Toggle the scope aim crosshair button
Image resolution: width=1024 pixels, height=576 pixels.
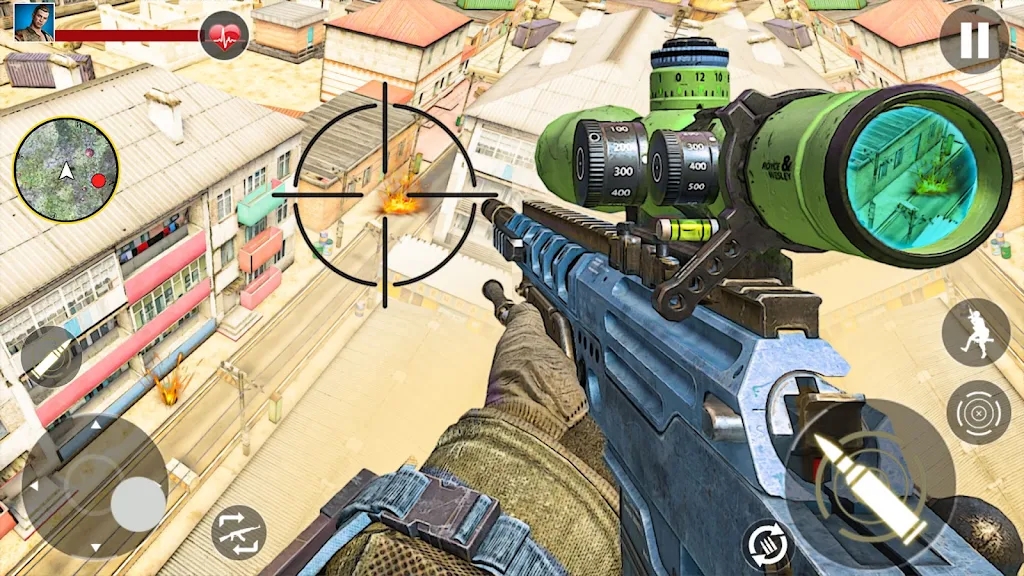tap(978, 412)
